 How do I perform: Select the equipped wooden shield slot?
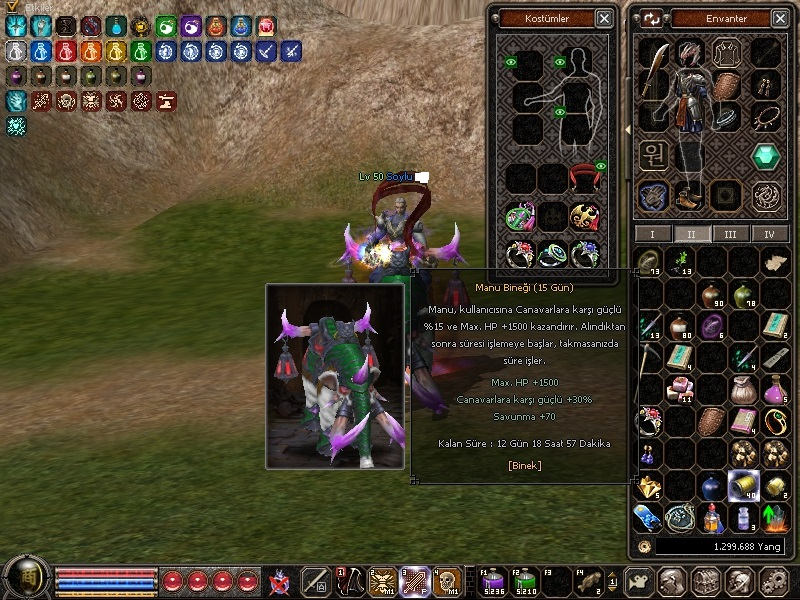pos(728,84)
